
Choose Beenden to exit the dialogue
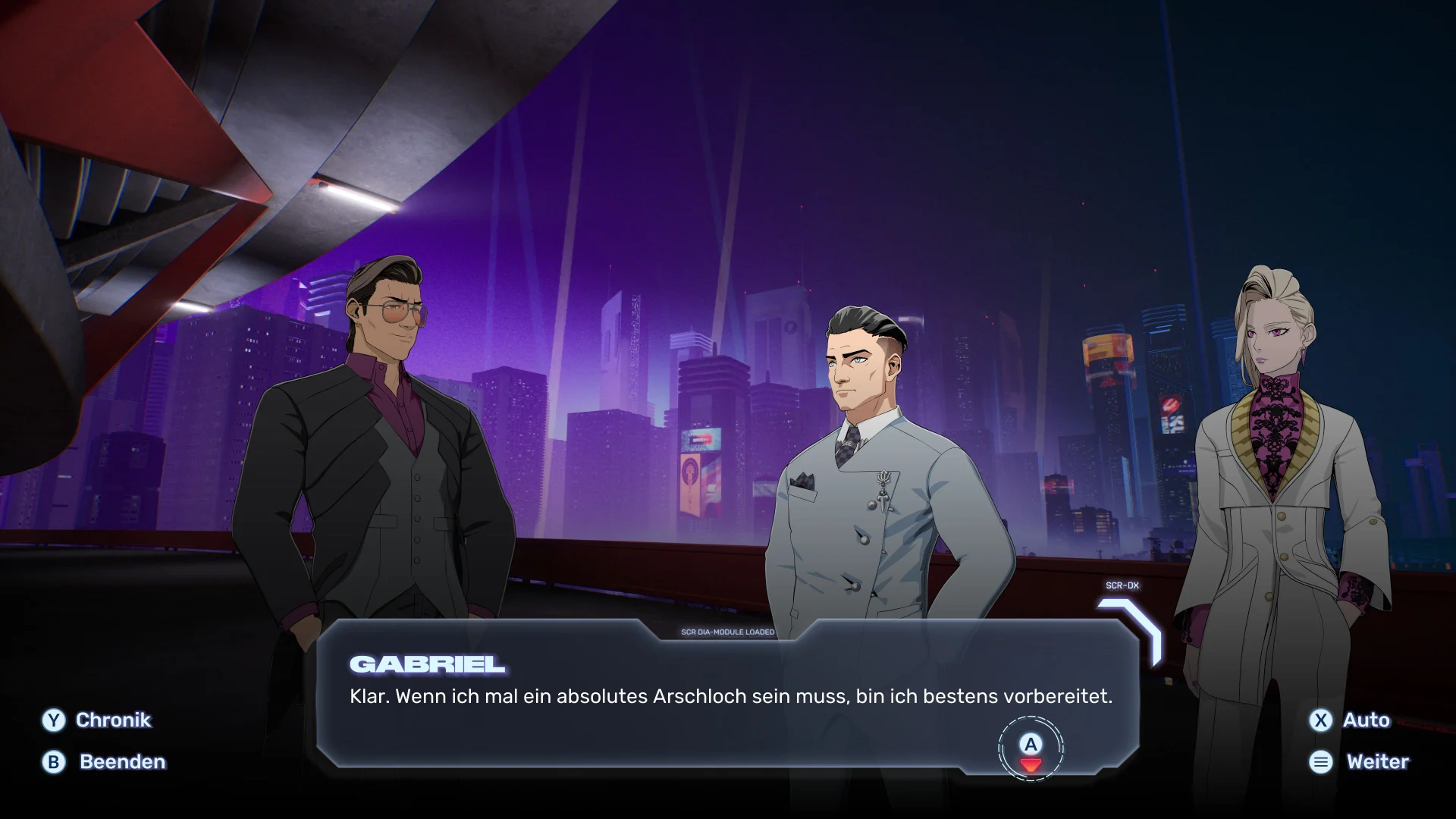coord(105,762)
